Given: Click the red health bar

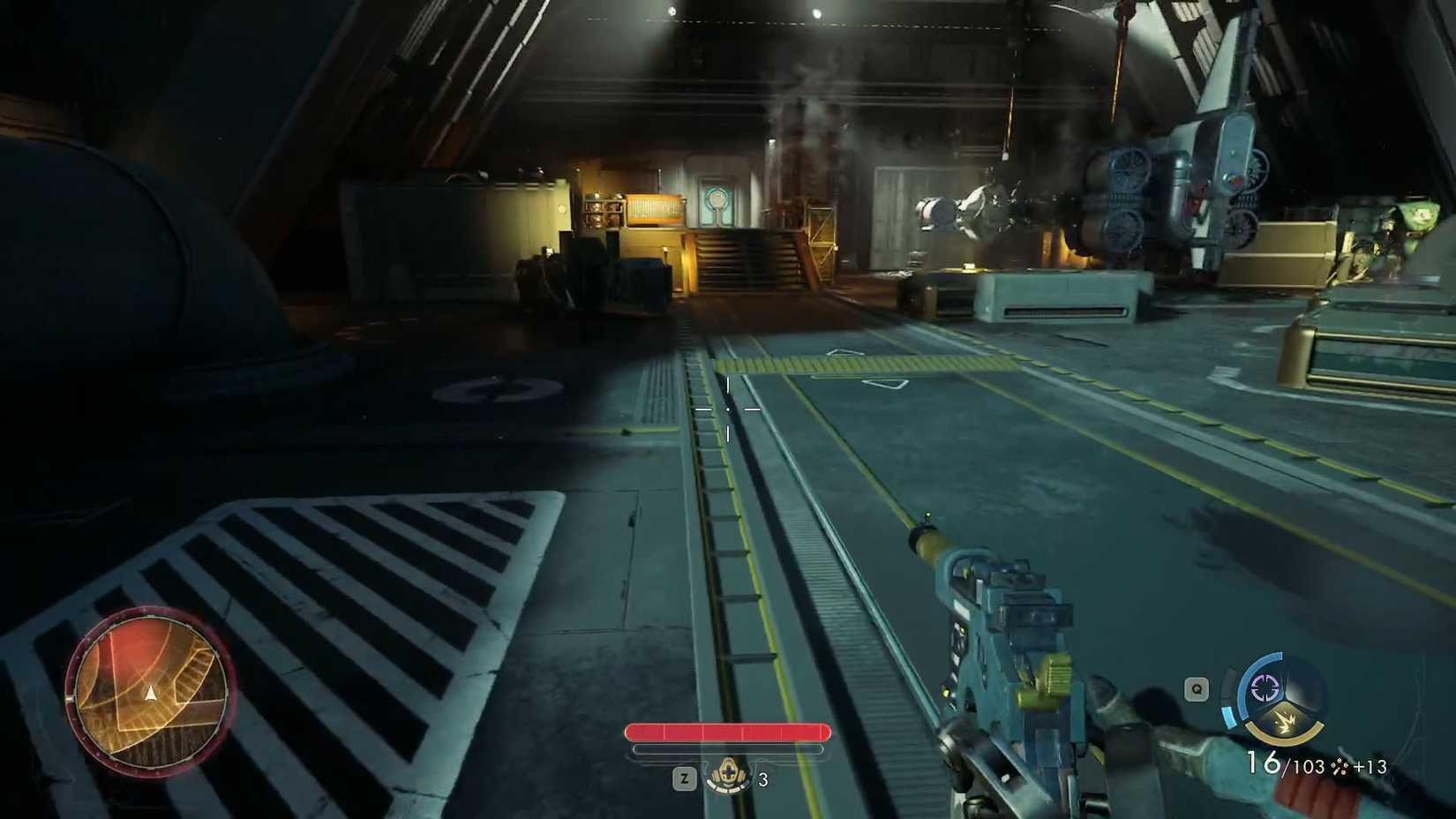Looking at the screenshot, I should click(x=727, y=733).
